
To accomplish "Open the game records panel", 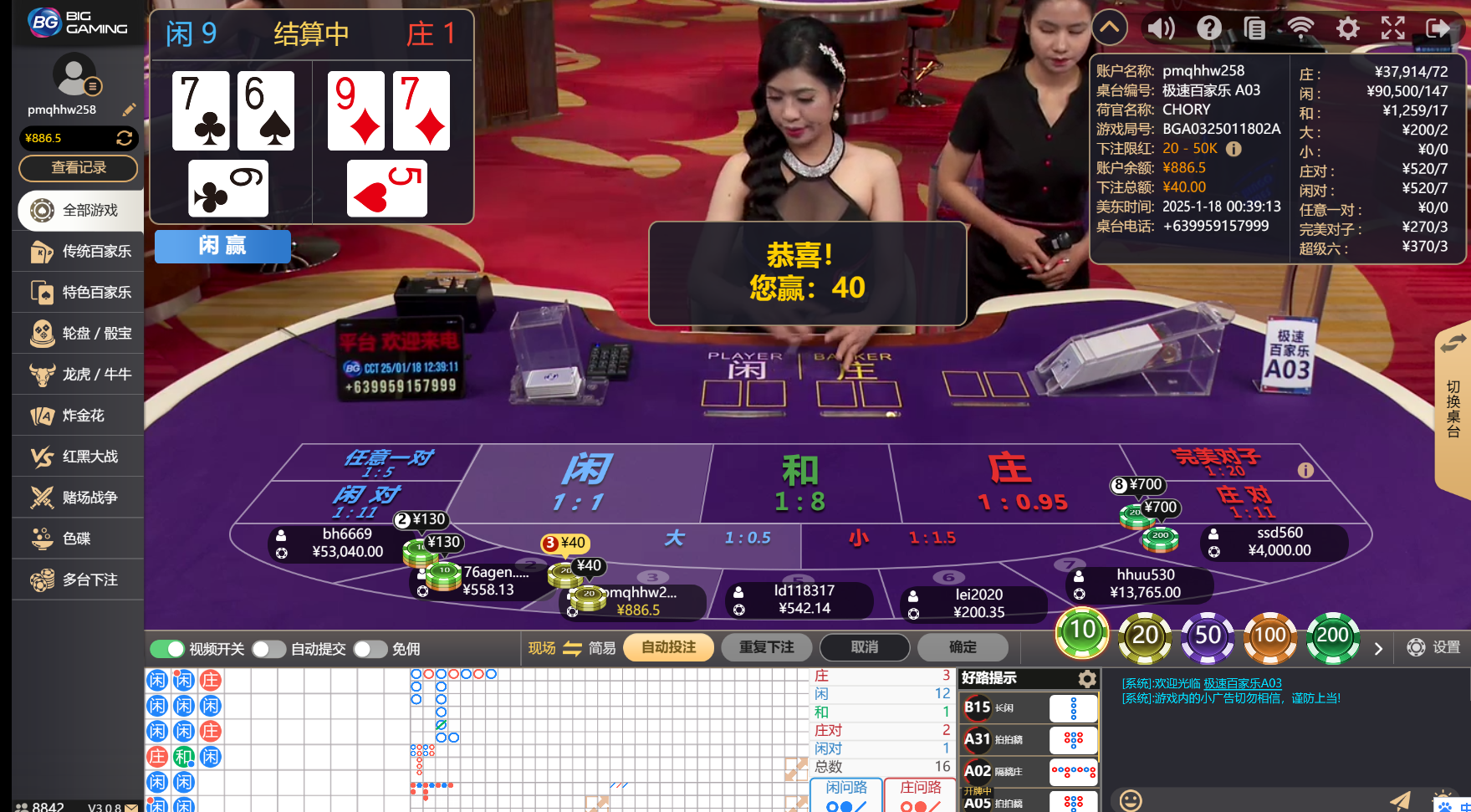I will (x=1255, y=28).
